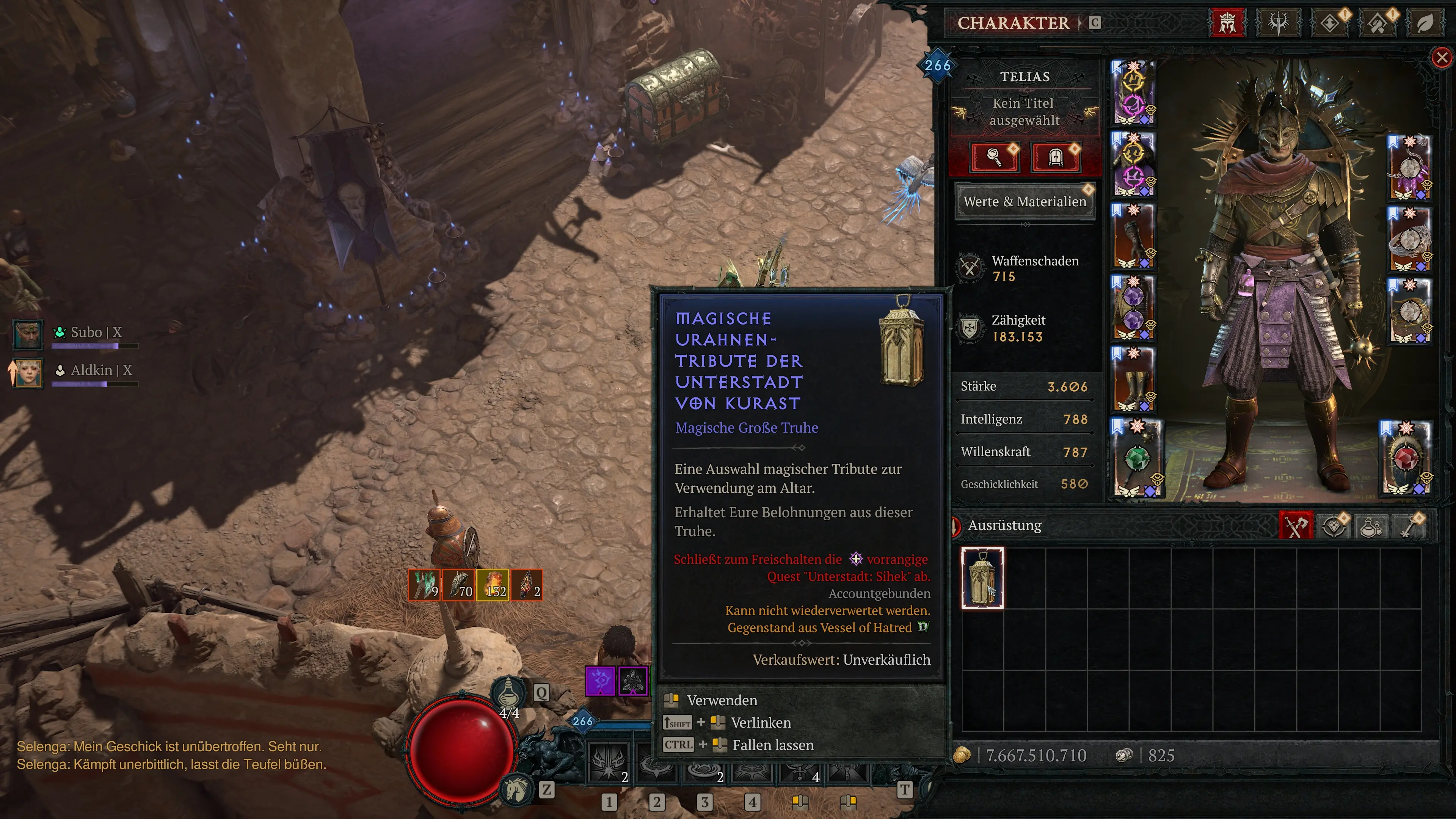Use the healing potion icon
Screen dimensions: 1456x819
coord(508,691)
